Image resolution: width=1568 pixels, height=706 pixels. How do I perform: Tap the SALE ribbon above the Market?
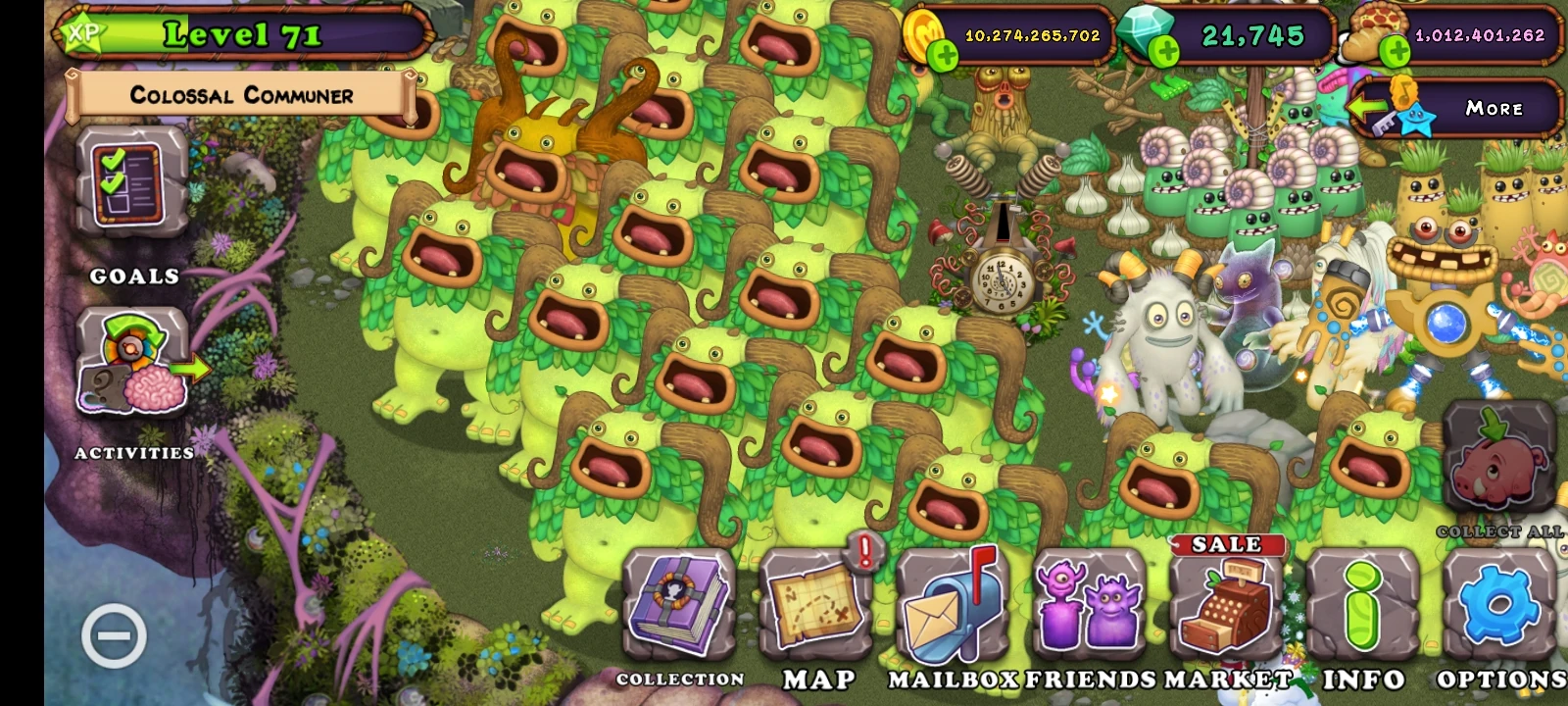point(1228,545)
